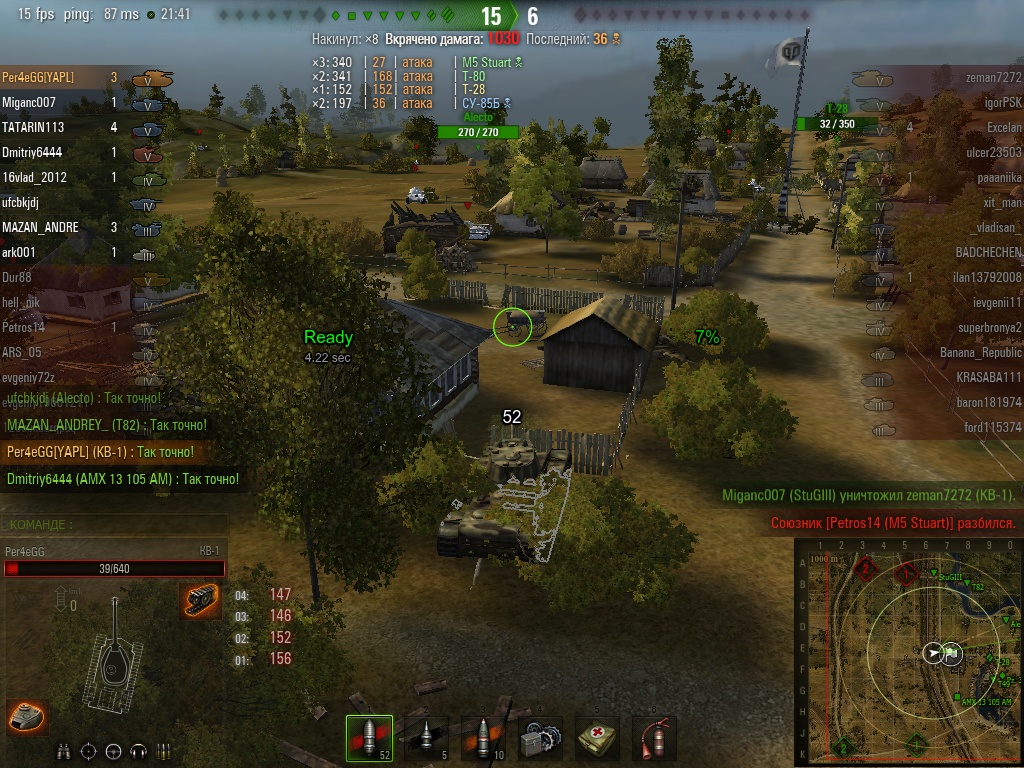Activate the first aid kit
The height and width of the screenshot is (768, 1024).
(598, 739)
